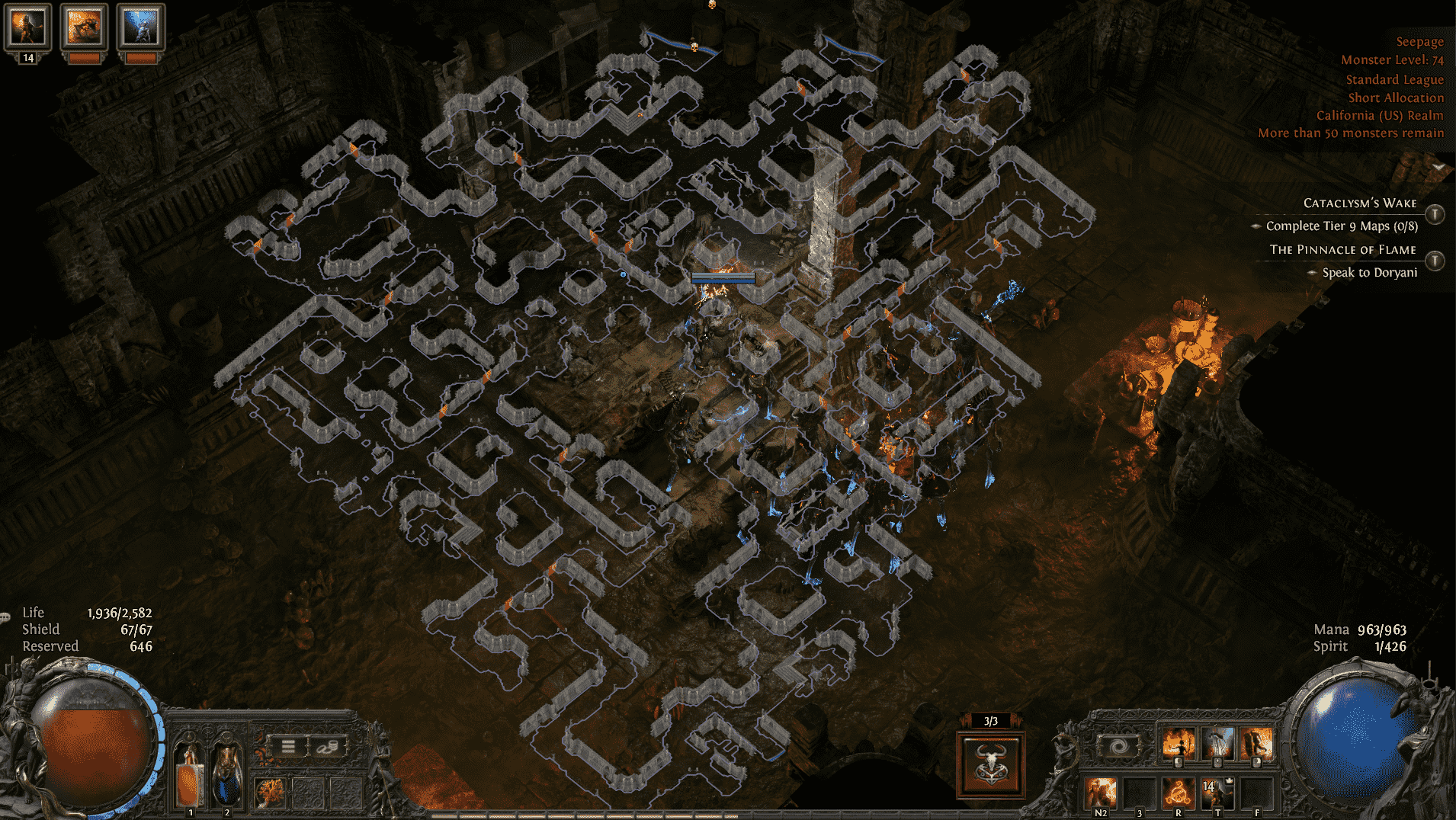The image size is (1456, 820).
Task: Click the Cataclysm's Wake quest title
Action: [x=1360, y=203]
